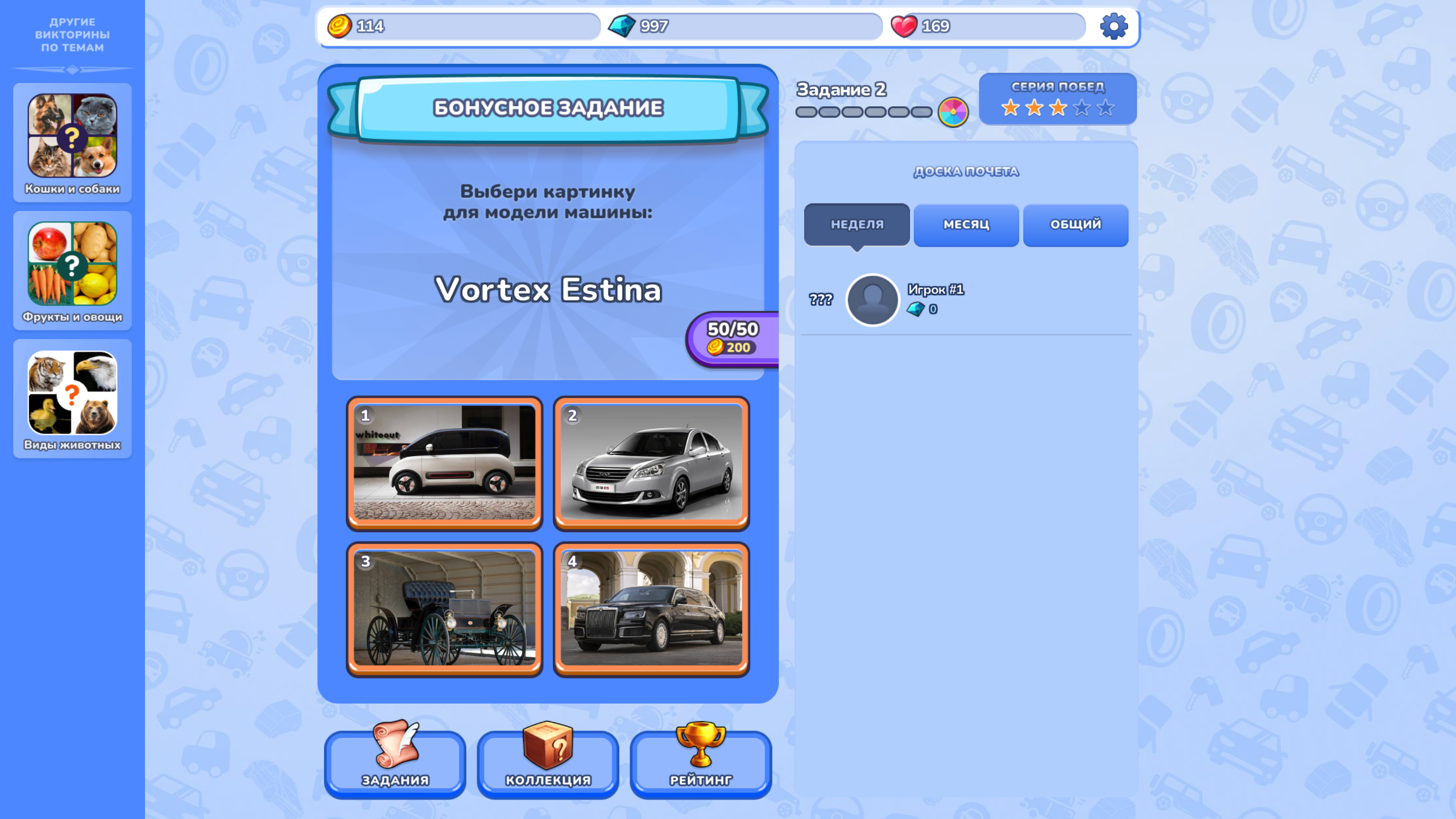Open the Фрукты и овощи quiz
Image resolution: width=1456 pixels, height=819 pixels.
coord(72,269)
